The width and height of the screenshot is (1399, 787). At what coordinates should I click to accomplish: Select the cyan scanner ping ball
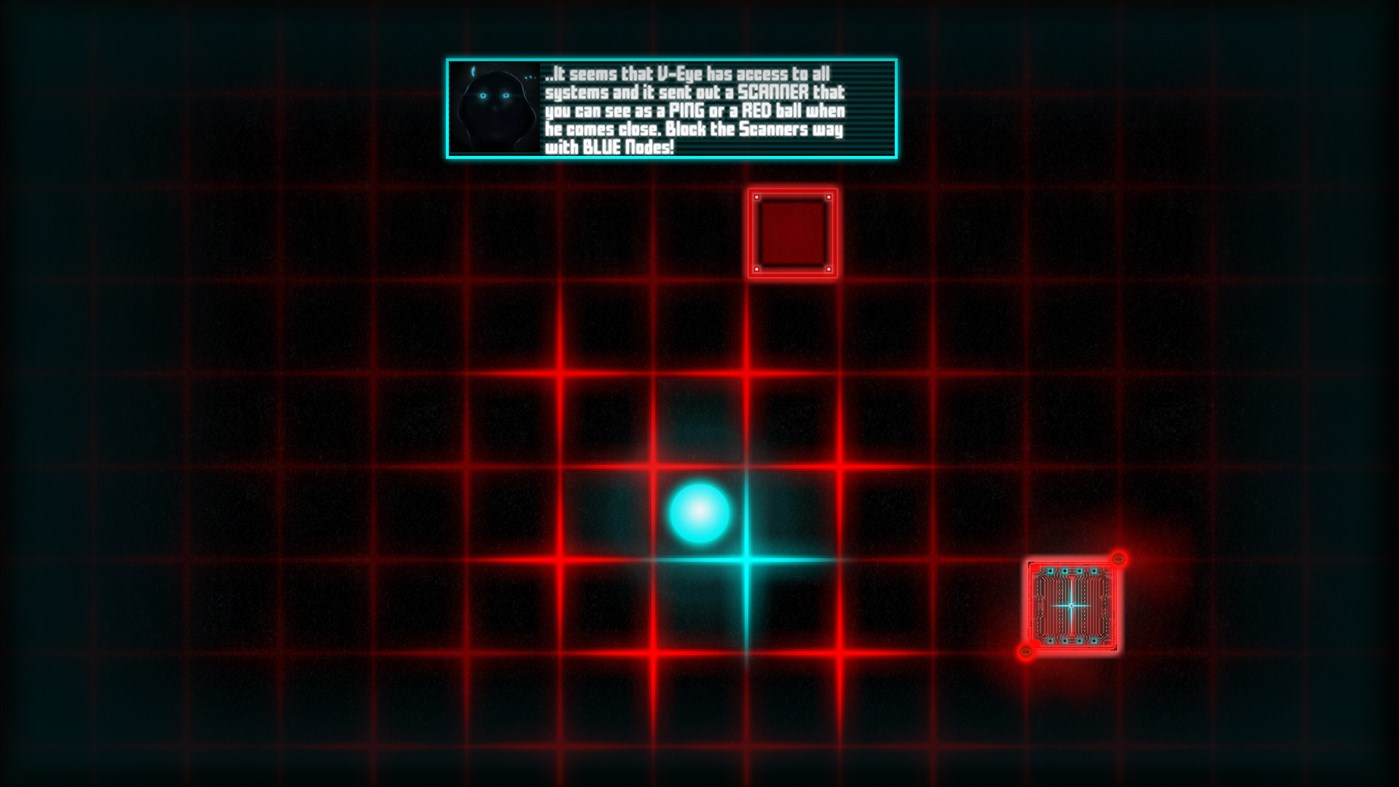coord(698,513)
